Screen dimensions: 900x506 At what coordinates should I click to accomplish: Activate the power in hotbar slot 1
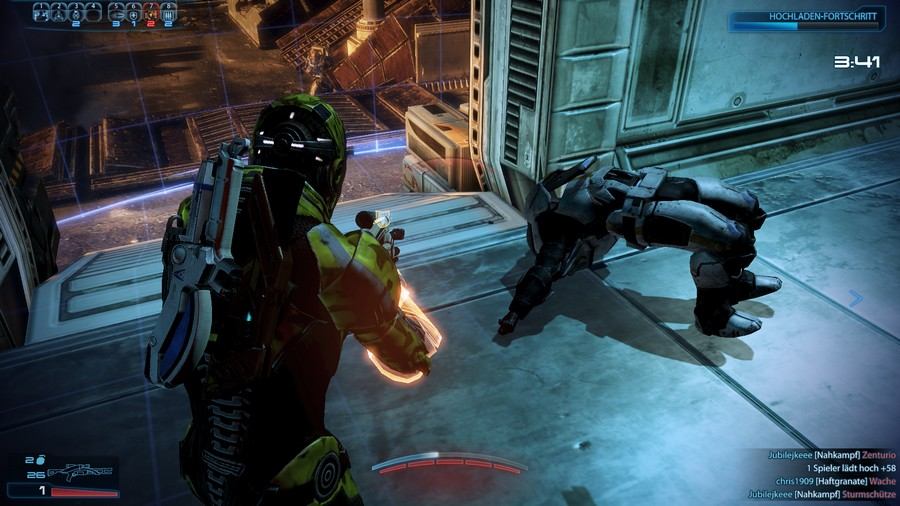tap(42, 15)
